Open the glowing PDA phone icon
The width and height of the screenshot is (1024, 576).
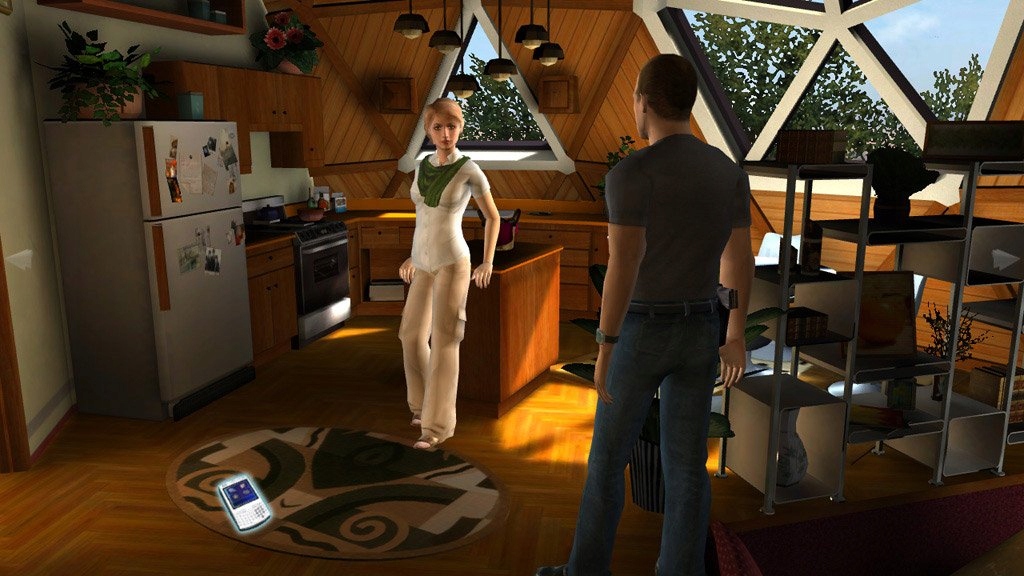pos(244,501)
